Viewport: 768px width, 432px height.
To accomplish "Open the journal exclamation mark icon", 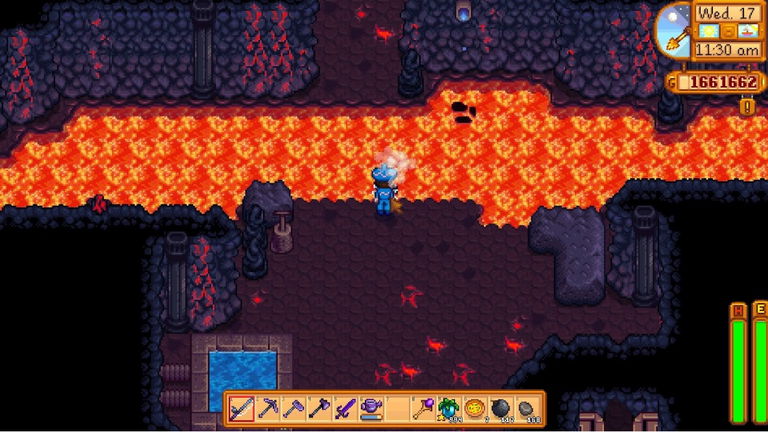I will click(x=747, y=105).
